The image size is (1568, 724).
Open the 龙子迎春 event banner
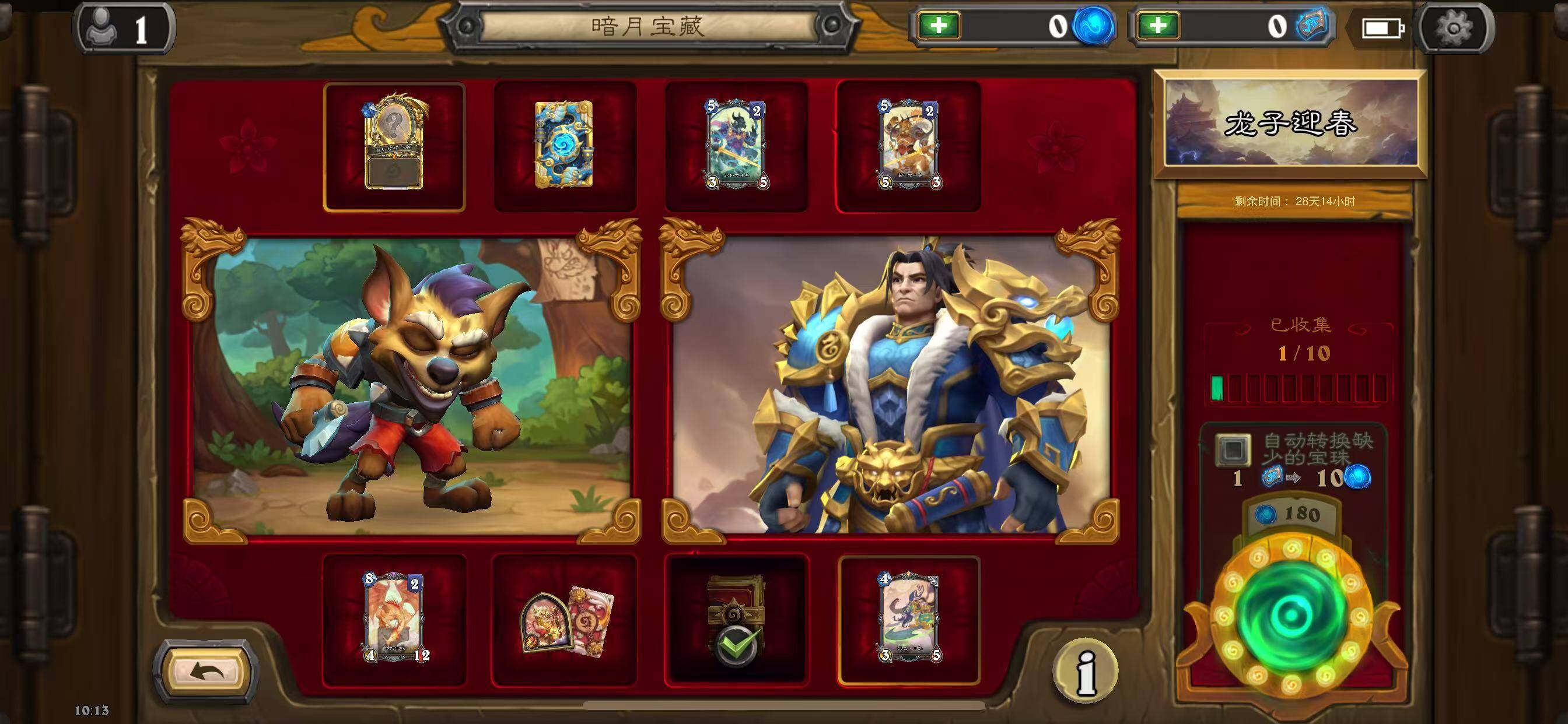click(1290, 124)
